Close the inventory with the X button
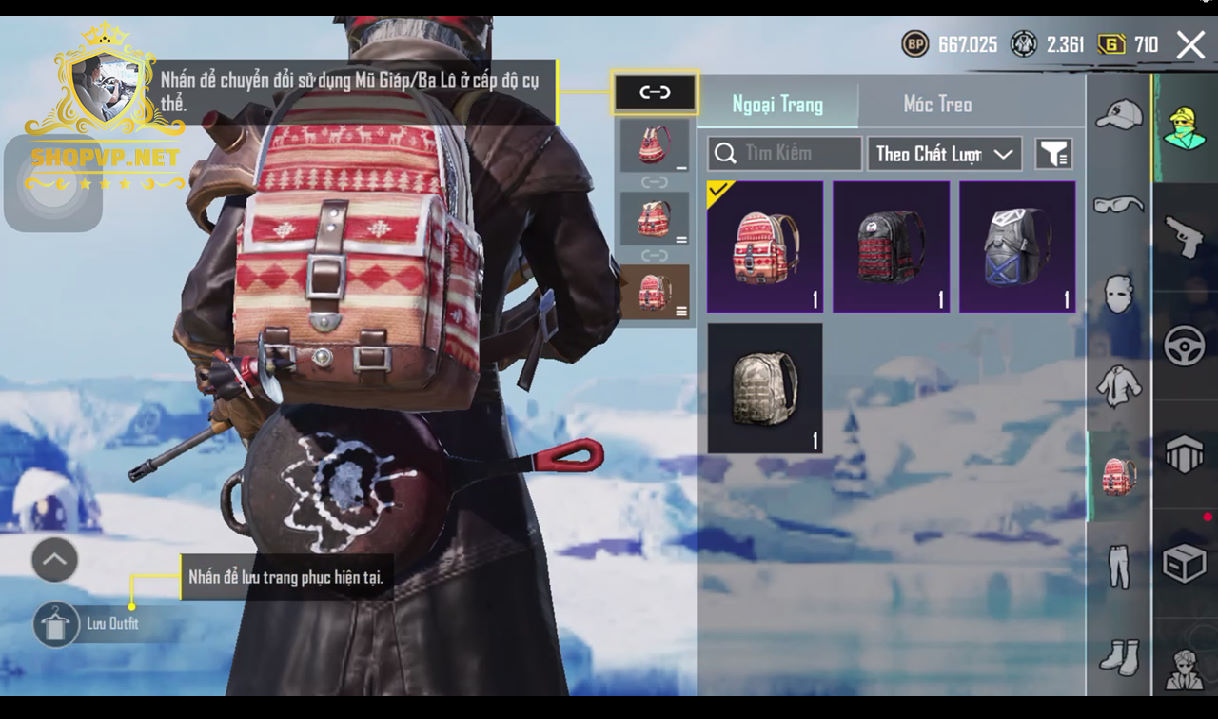 [1190, 45]
